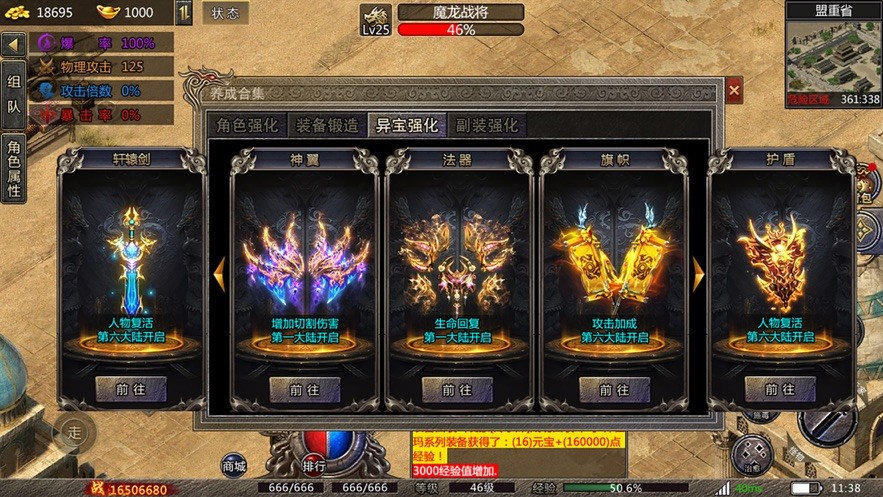Open the 角色属性 character attributes panel
883x497 pixels.
click(x=13, y=167)
